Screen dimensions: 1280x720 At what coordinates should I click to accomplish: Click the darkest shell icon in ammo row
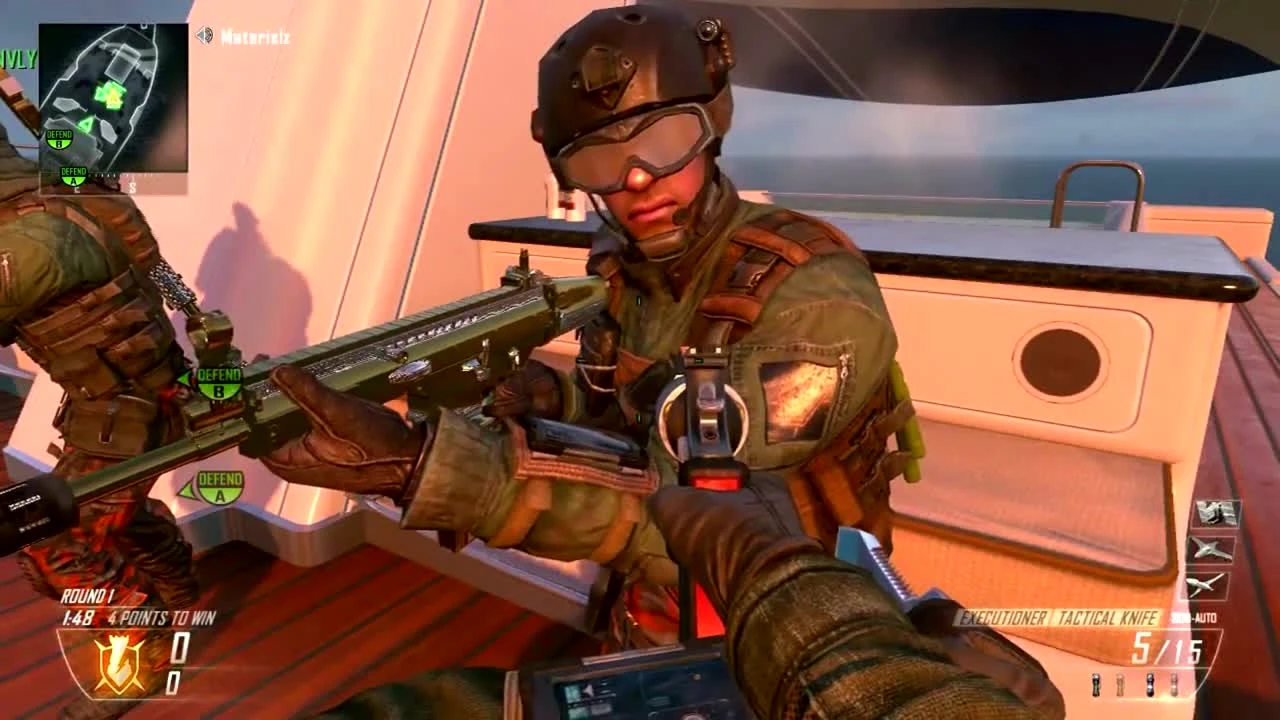[x=1149, y=683]
